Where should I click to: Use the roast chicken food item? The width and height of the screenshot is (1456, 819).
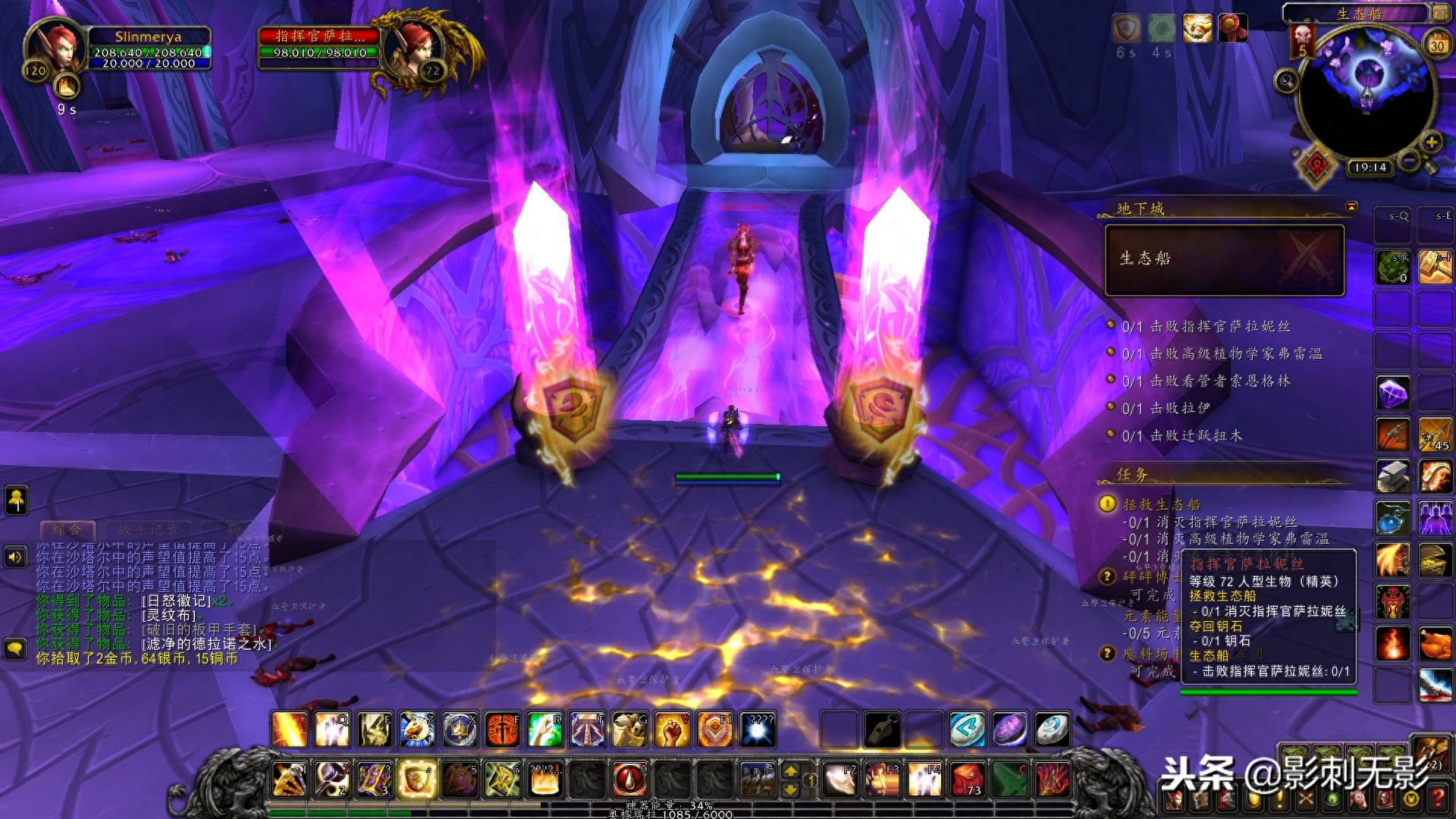pyautogui.click(x=1435, y=645)
